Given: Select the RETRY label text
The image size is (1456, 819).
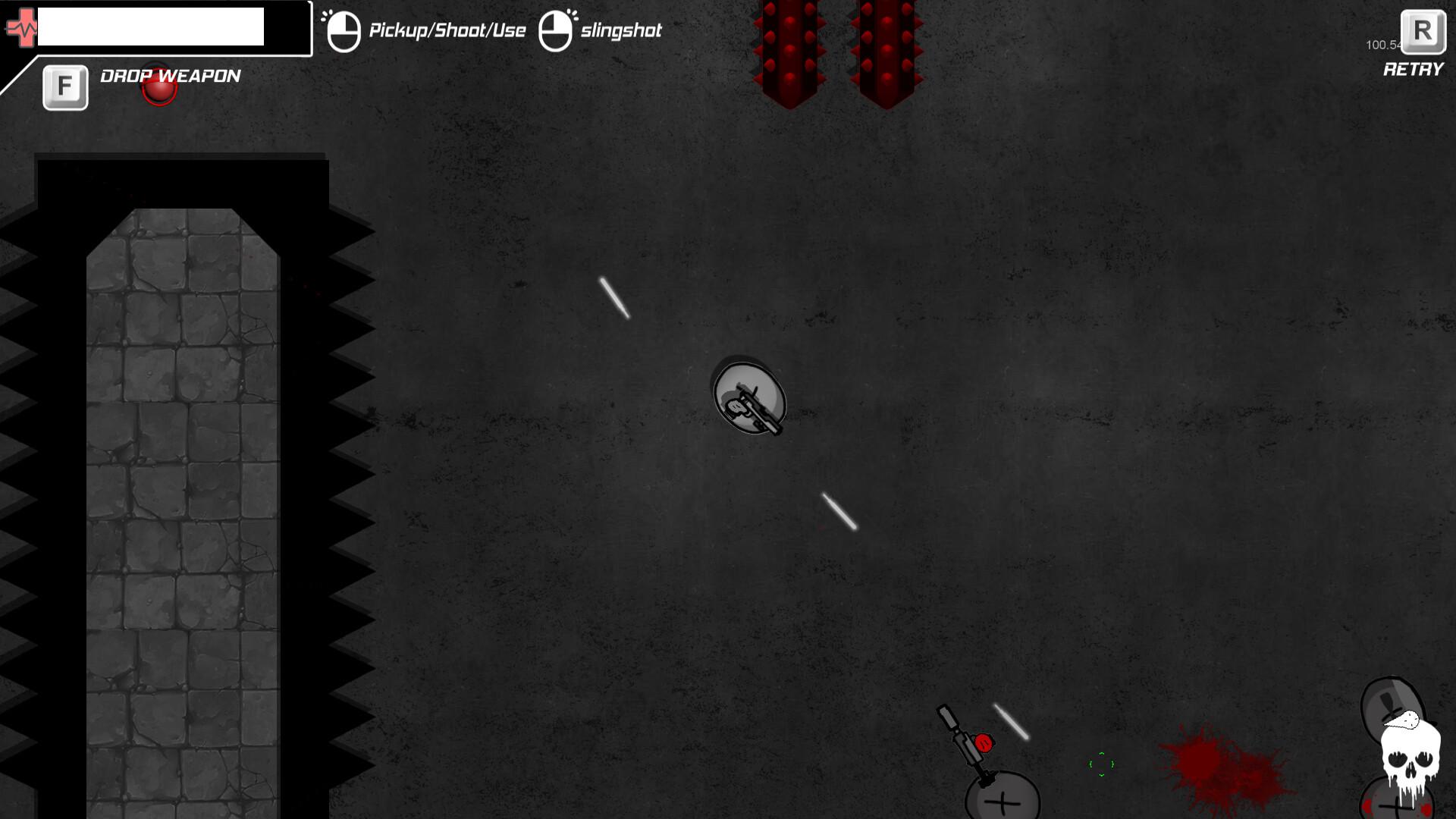Looking at the screenshot, I should click(x=1413, y=70).
